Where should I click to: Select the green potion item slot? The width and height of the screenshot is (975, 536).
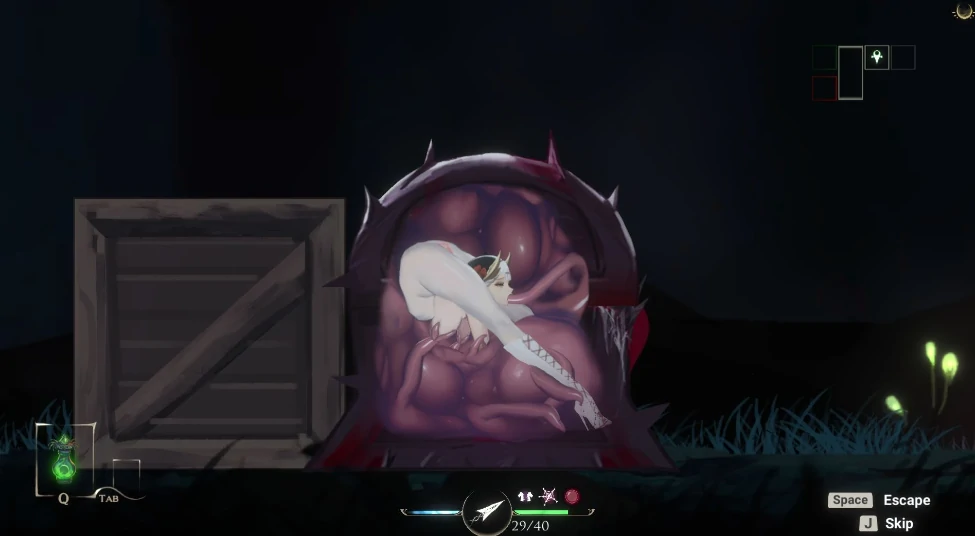click(x=64, y=460)
